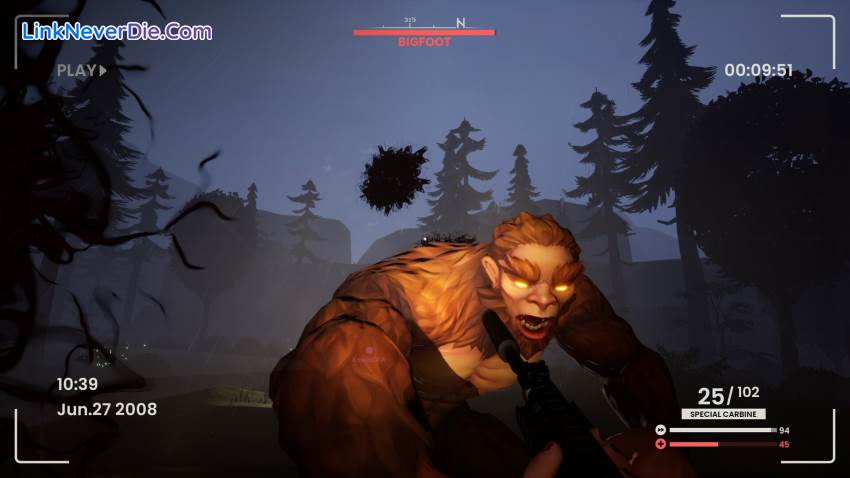Click the white stamina sprint icon
850x478 pixels.
(x=661, y=430)
